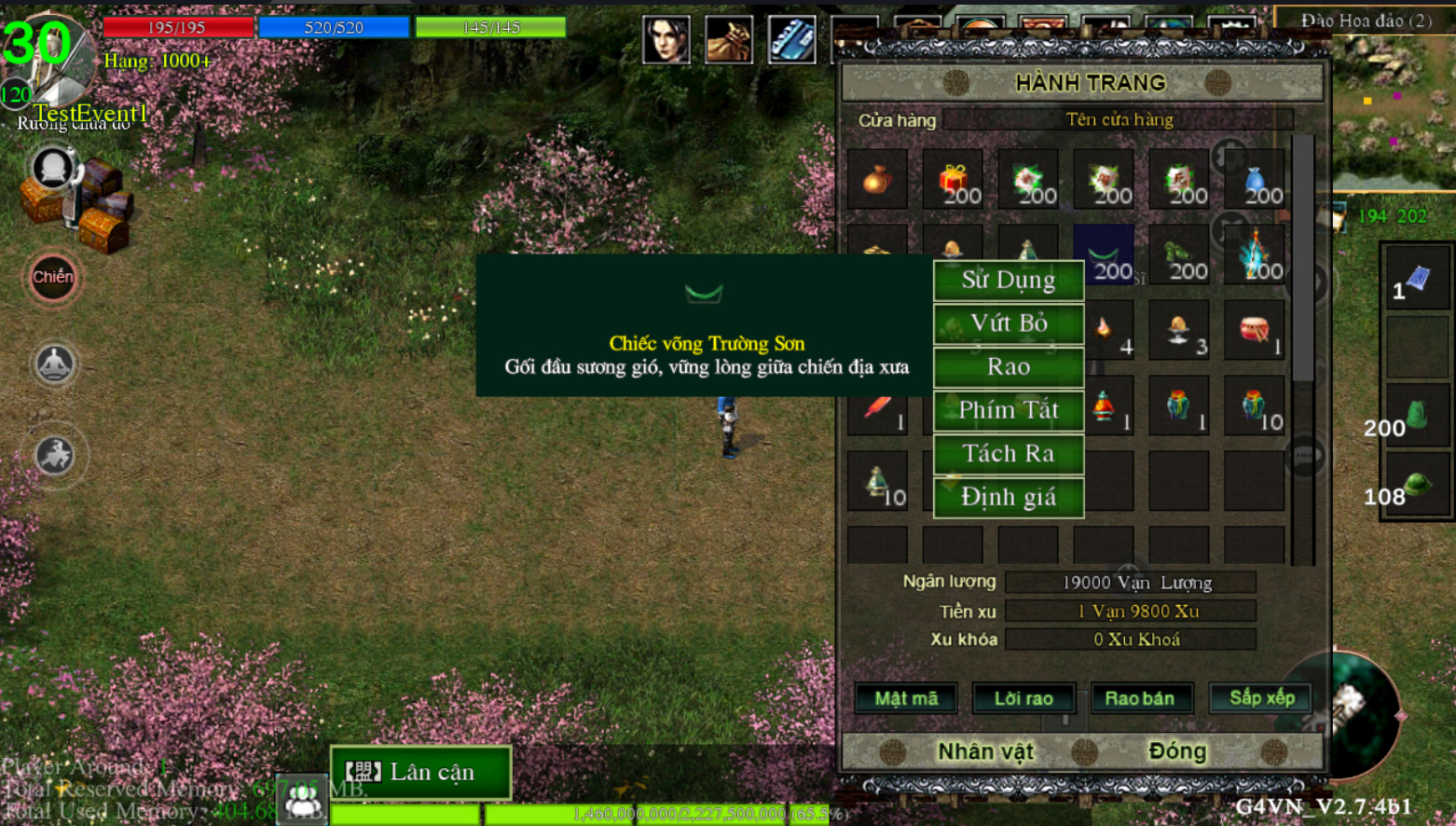
Task: Open Định giá to set the price
Action: tap(1009, 497)
